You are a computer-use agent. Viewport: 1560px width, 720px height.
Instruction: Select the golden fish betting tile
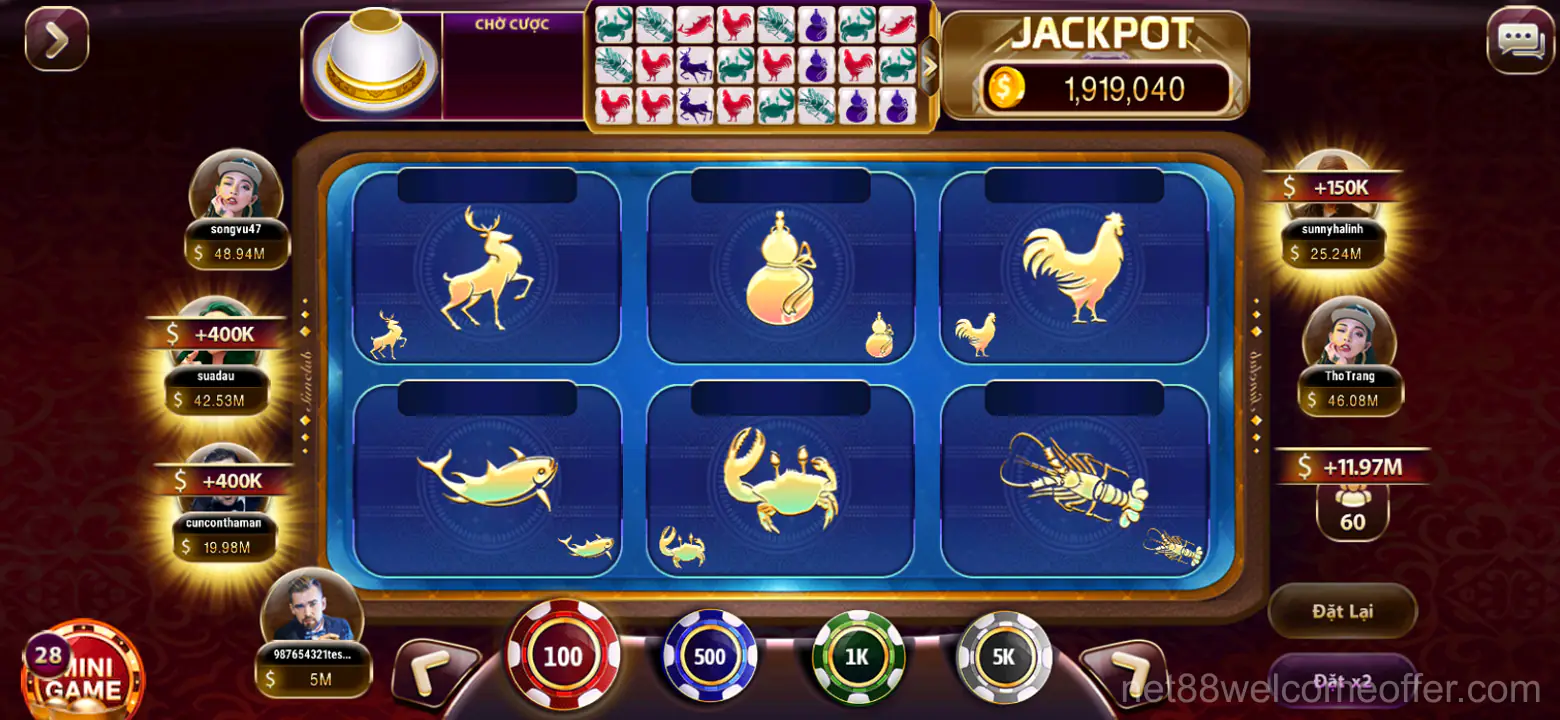tap(487, 481)
